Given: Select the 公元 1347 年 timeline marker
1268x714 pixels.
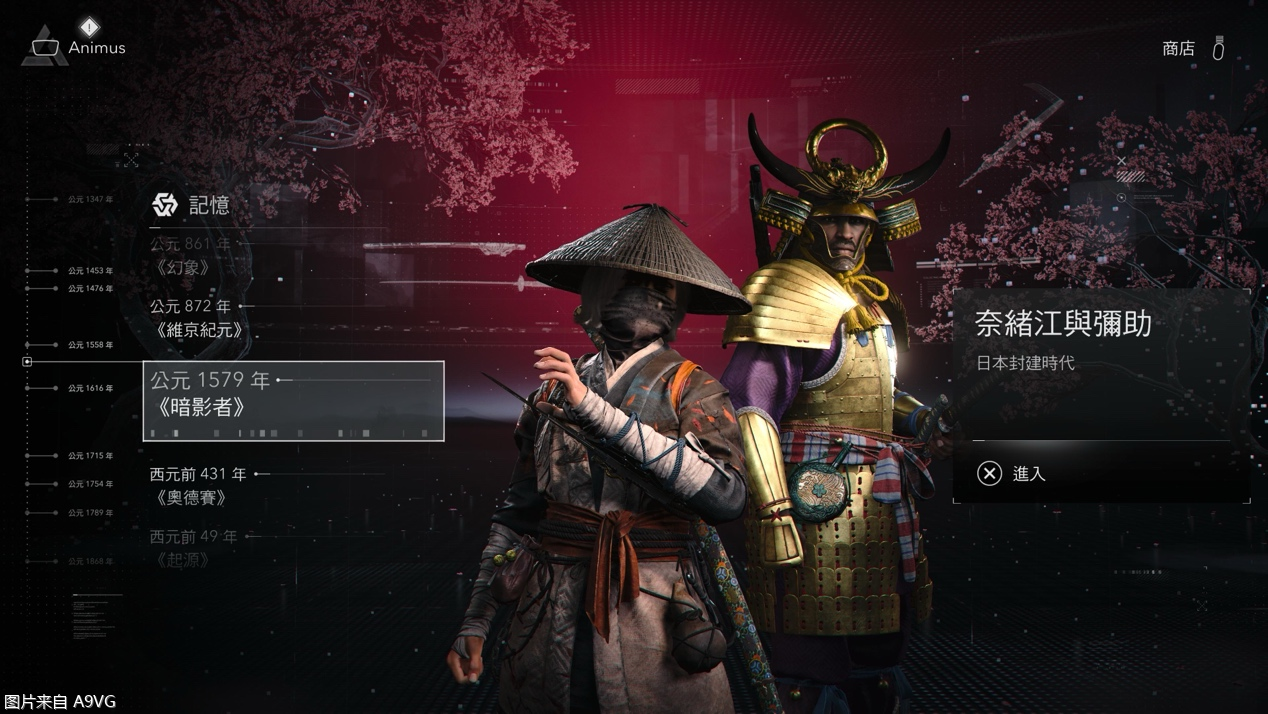Looking at the screenshot, I should tap(90, 200).
